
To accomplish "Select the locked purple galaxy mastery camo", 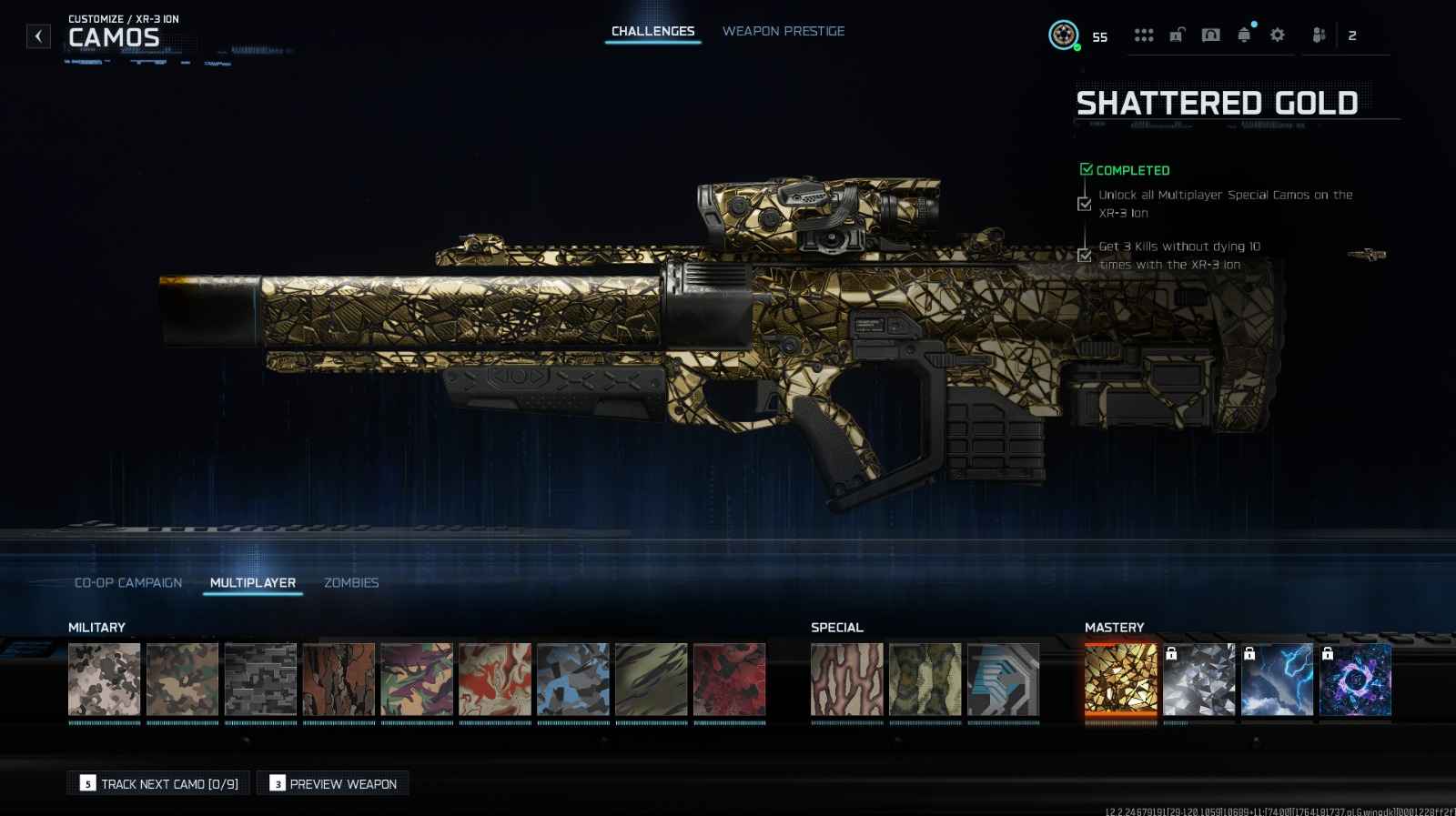I will [1355, 680].
